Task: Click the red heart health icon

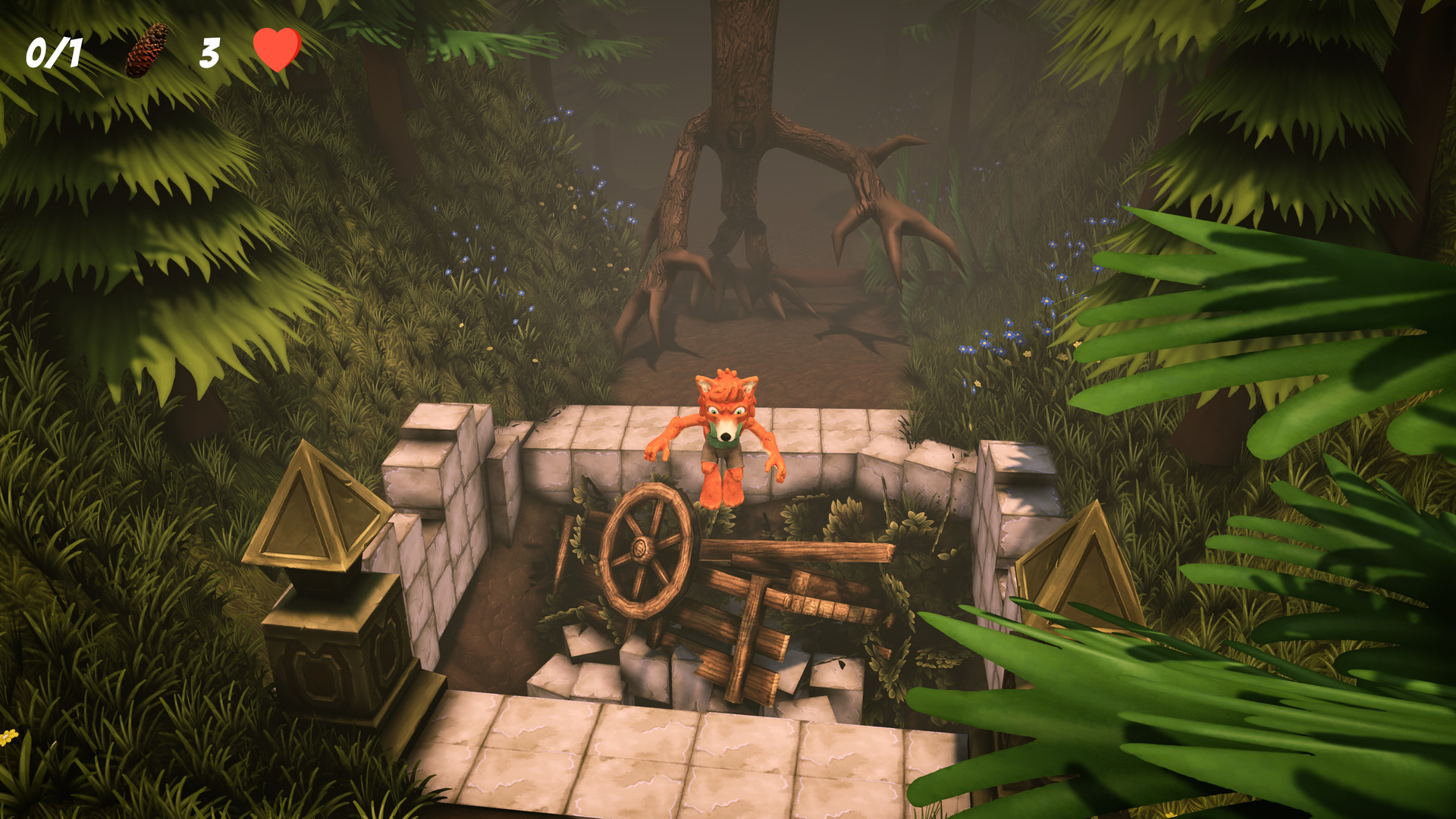Action: 276,52
